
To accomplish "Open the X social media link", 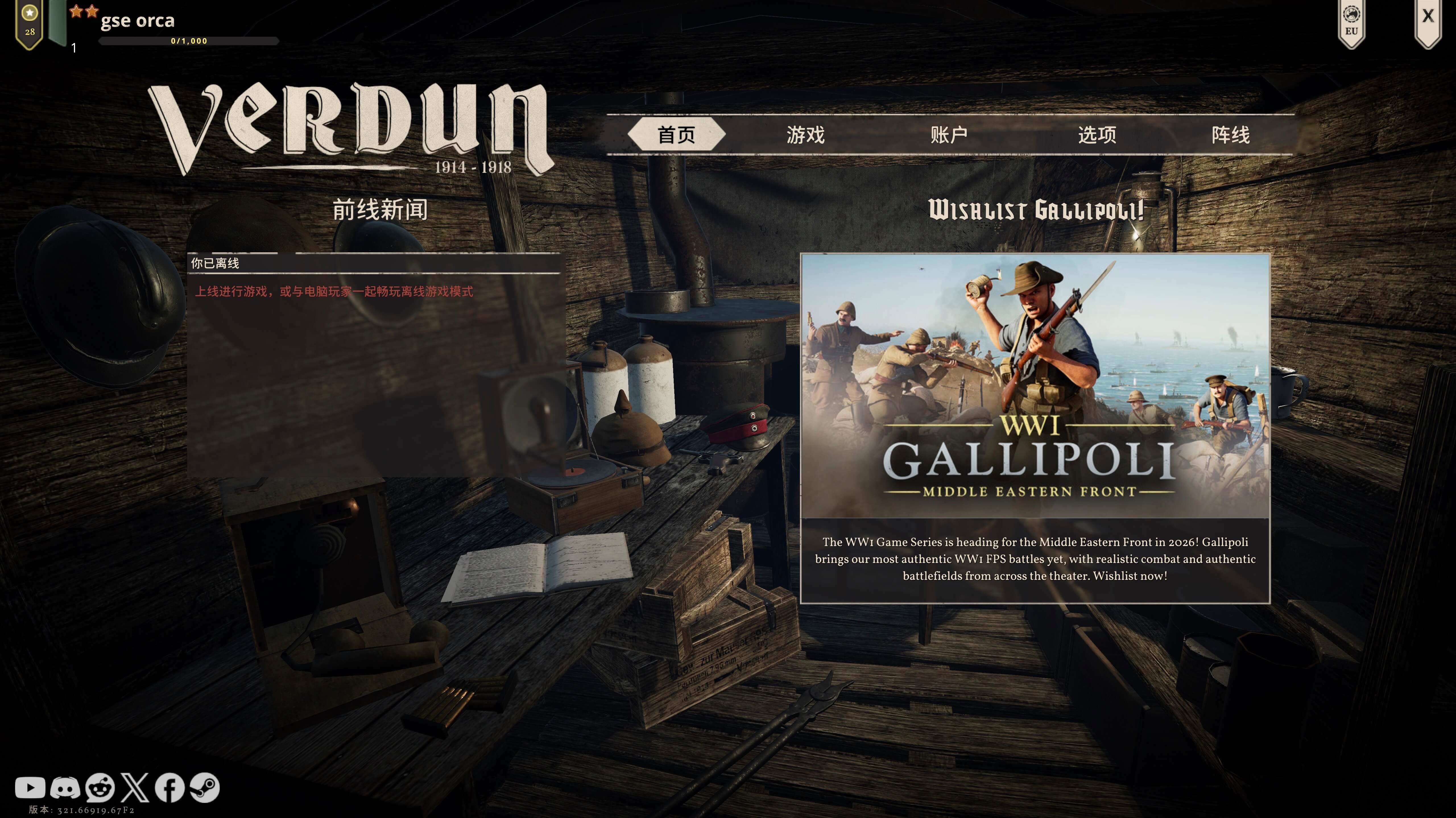I will [x=135, y=788].
